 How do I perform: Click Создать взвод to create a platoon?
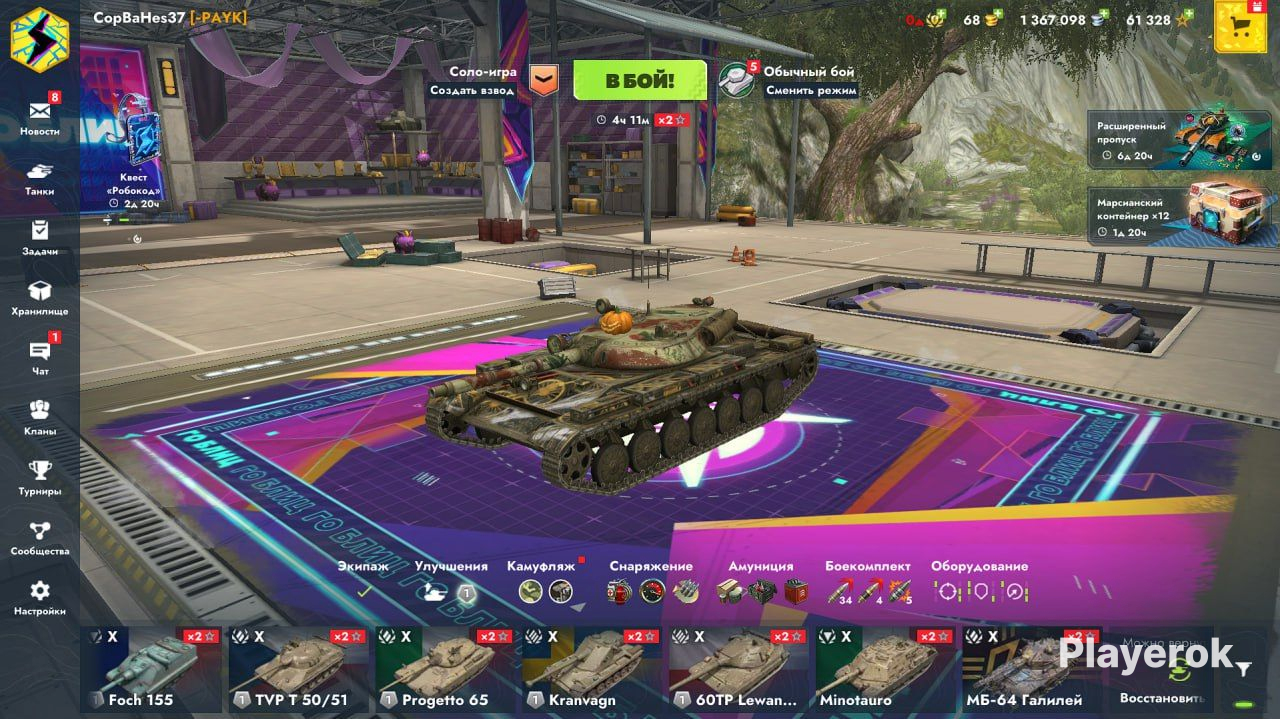click(472, 90)
